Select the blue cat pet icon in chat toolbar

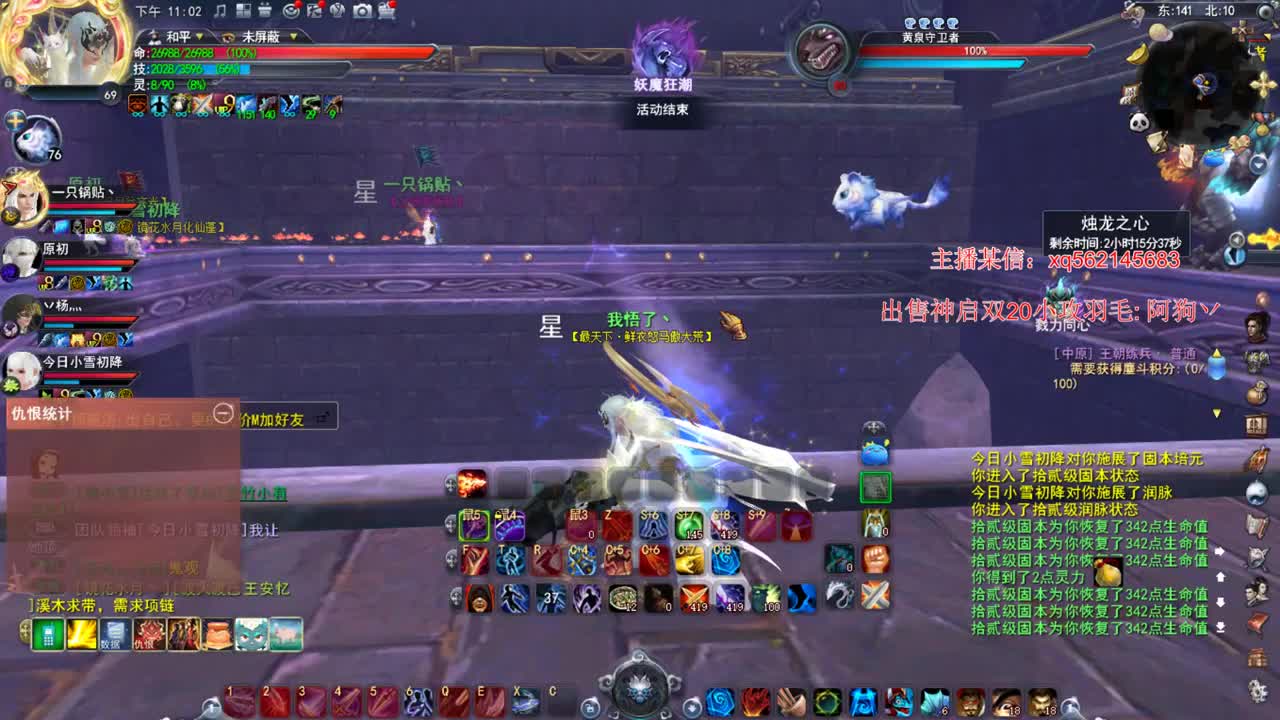tap(250, 632)
